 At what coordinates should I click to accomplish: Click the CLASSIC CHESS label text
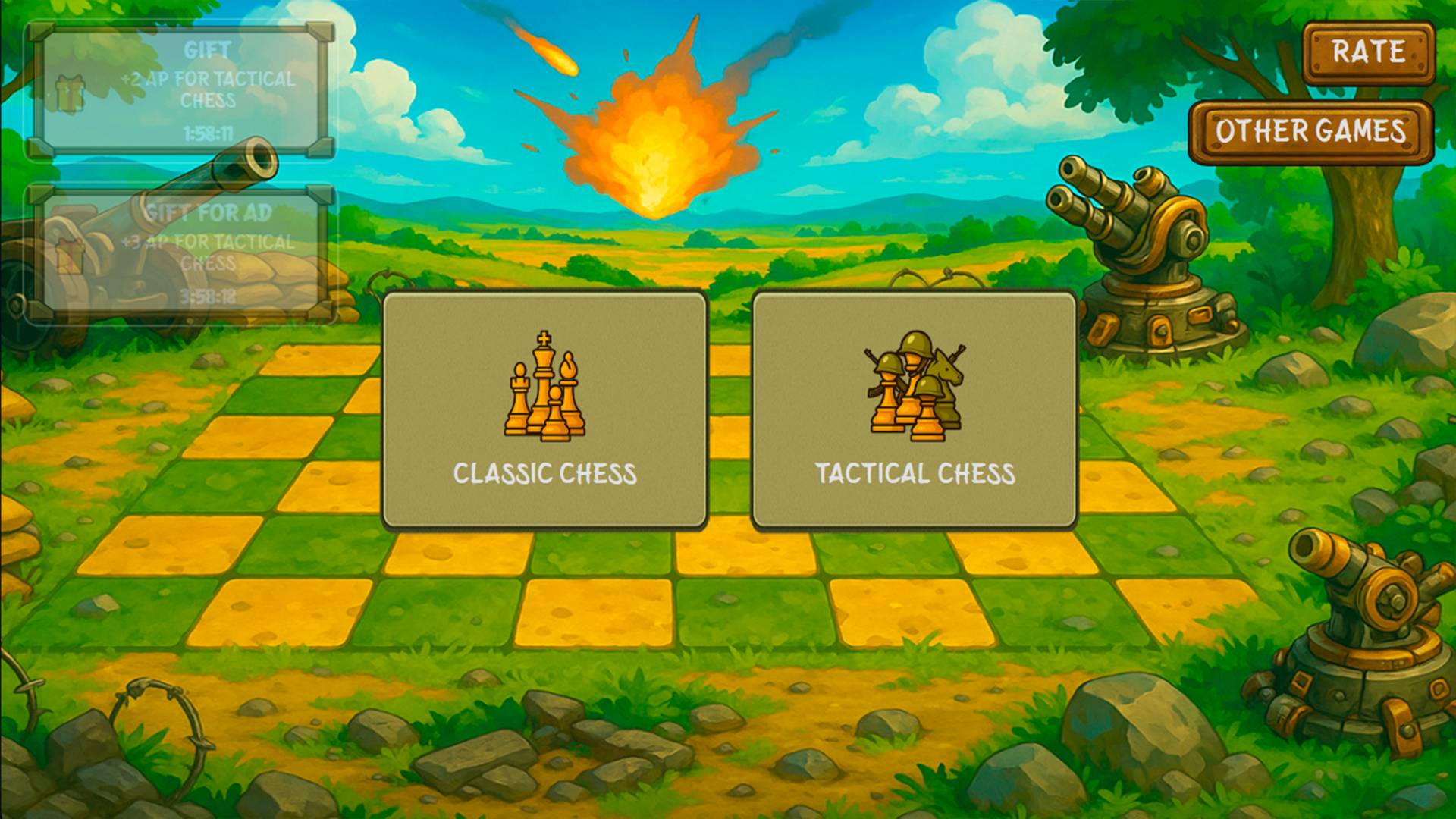tap(544, 474)
